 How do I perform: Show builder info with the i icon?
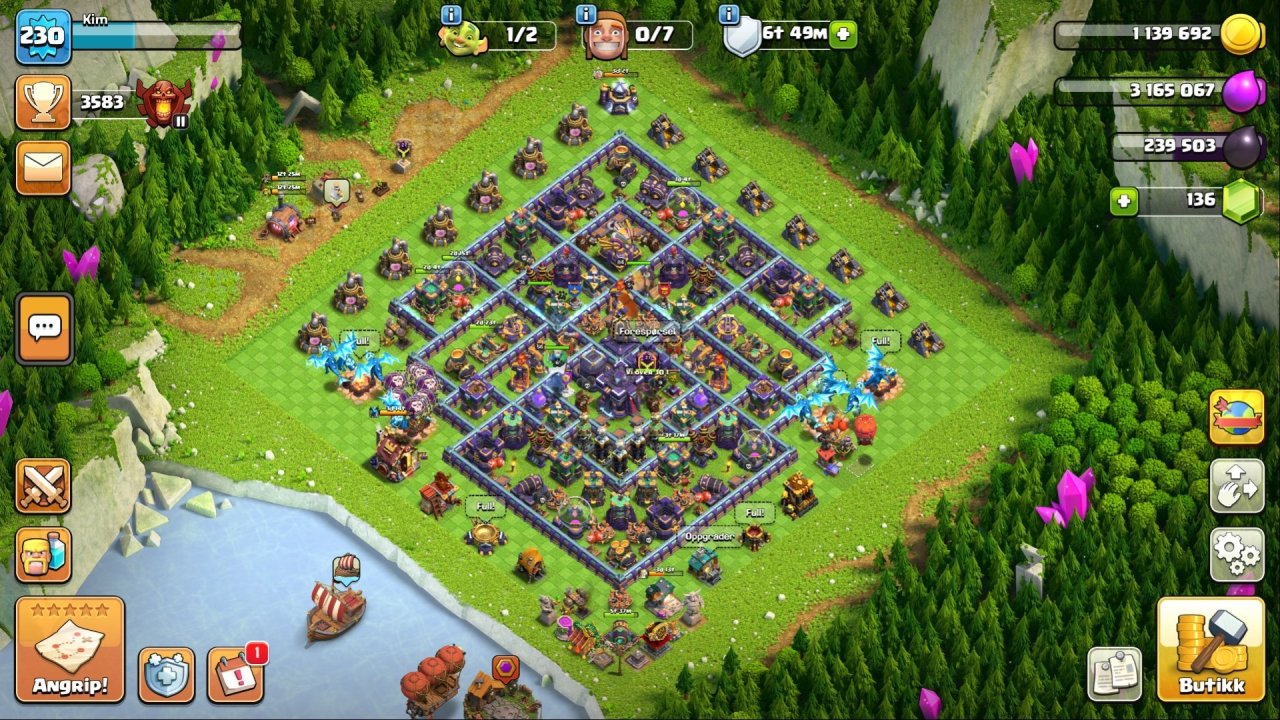click(587, 15)
